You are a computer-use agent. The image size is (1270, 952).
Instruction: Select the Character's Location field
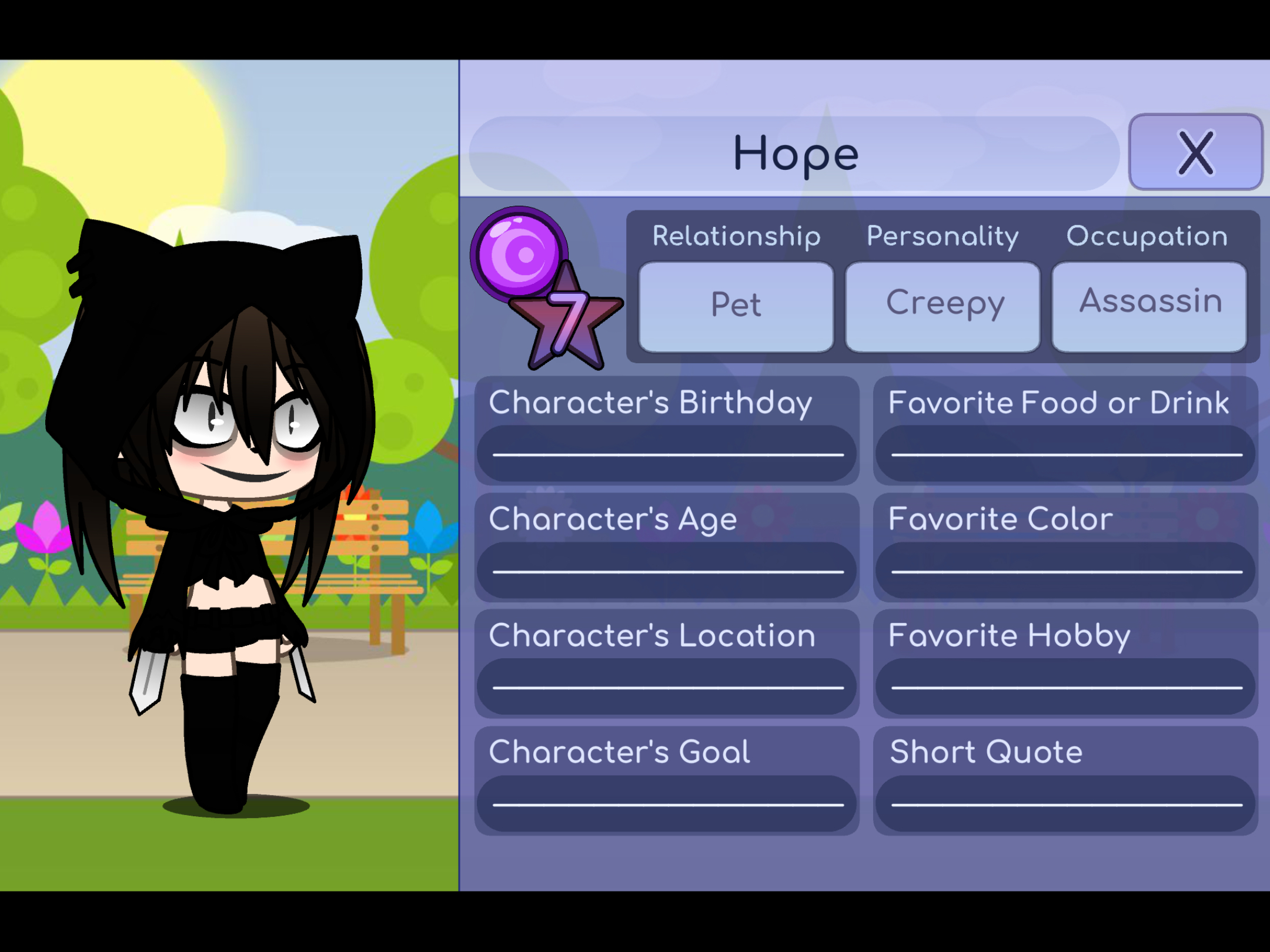(667, 685)
